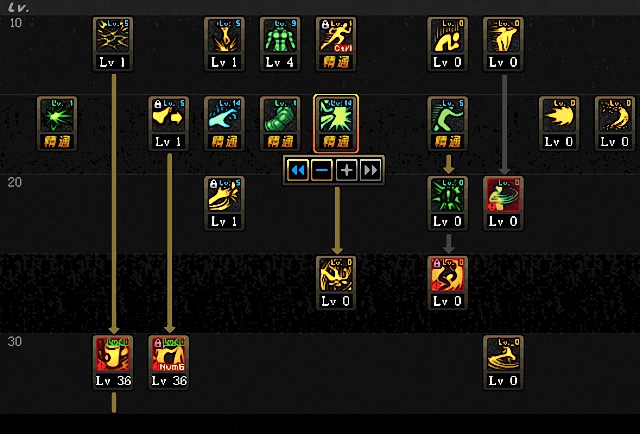
Task: Click the minus button to lower skill level
Action: click(322, 170)
